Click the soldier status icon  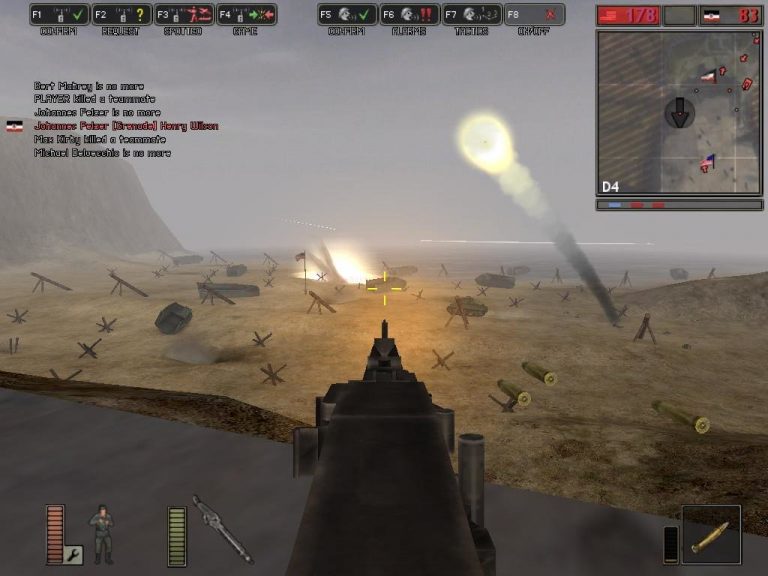tap(102, 531)
